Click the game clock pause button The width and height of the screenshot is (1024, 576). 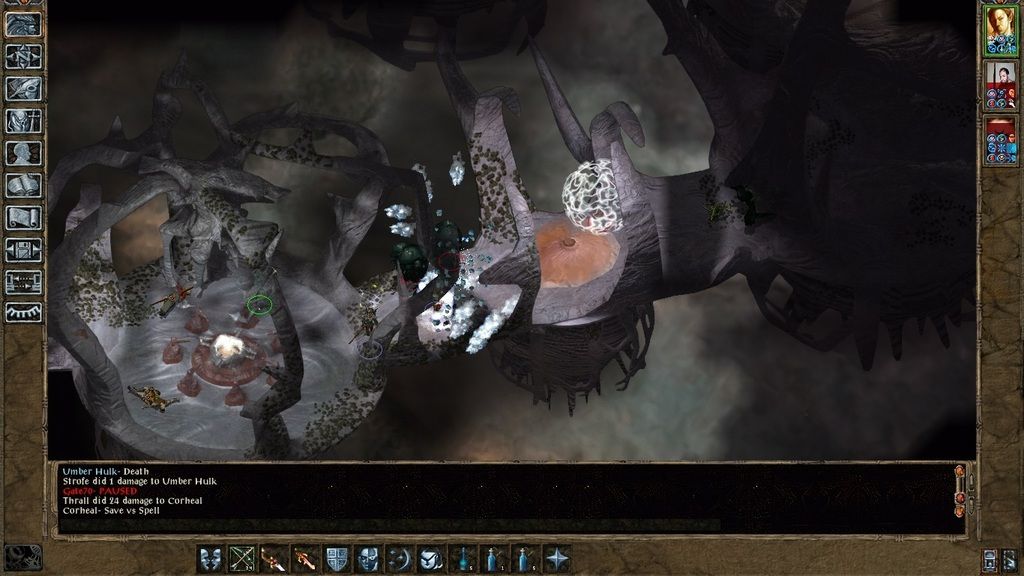(23, 556)
